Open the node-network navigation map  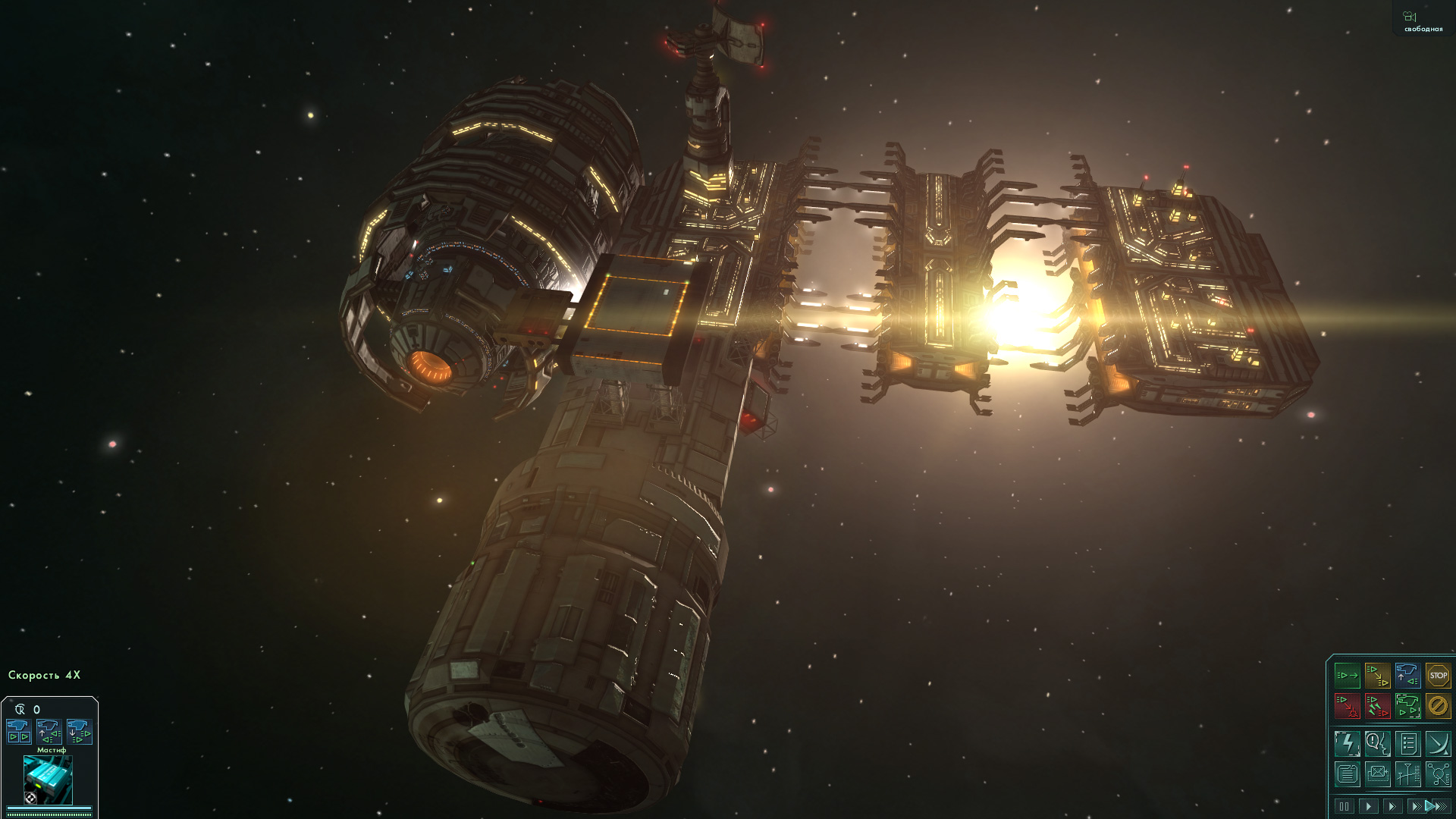[x=1438, y=774]
